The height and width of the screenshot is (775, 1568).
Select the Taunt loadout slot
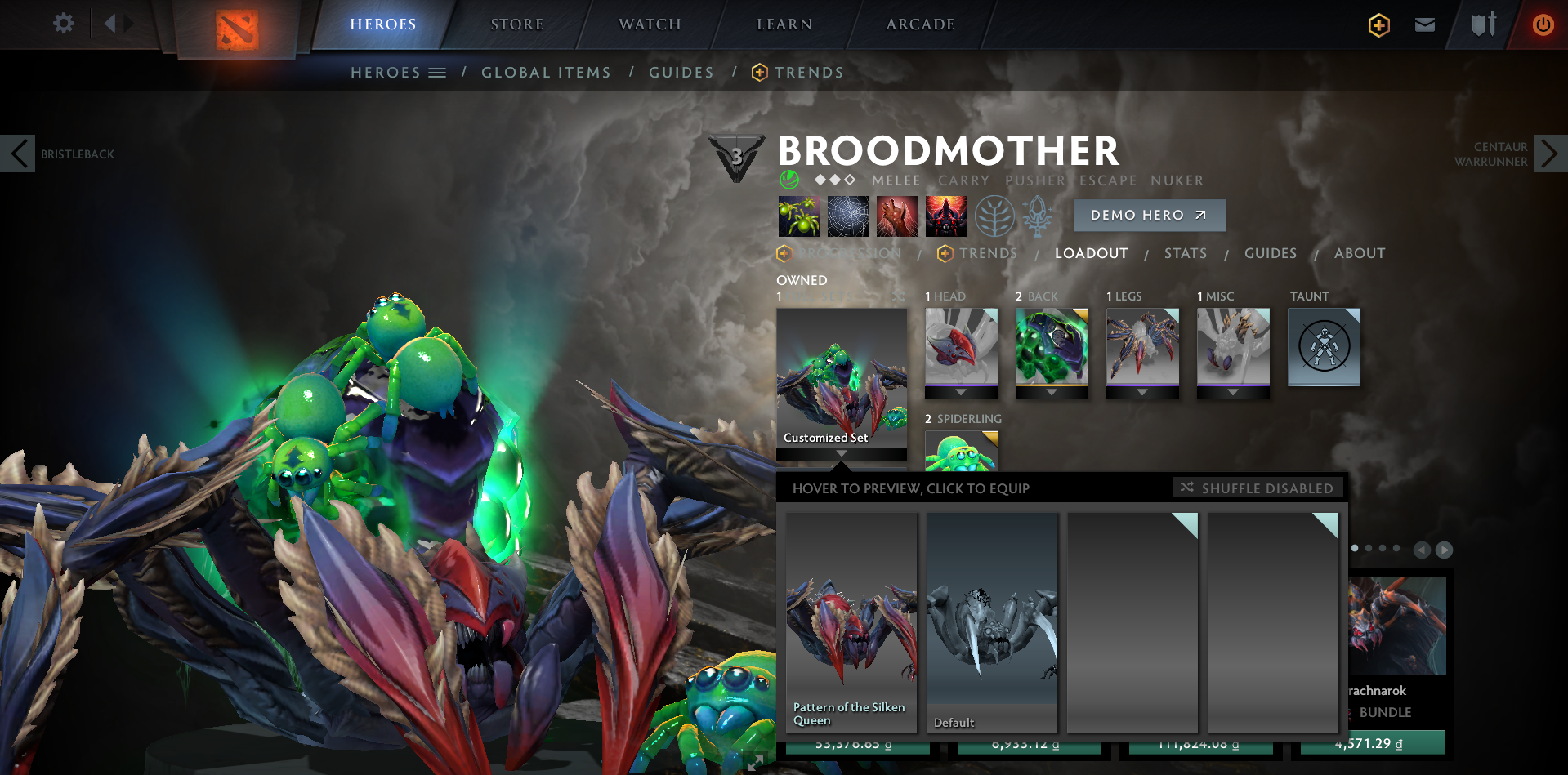[x=1324, y=346]
